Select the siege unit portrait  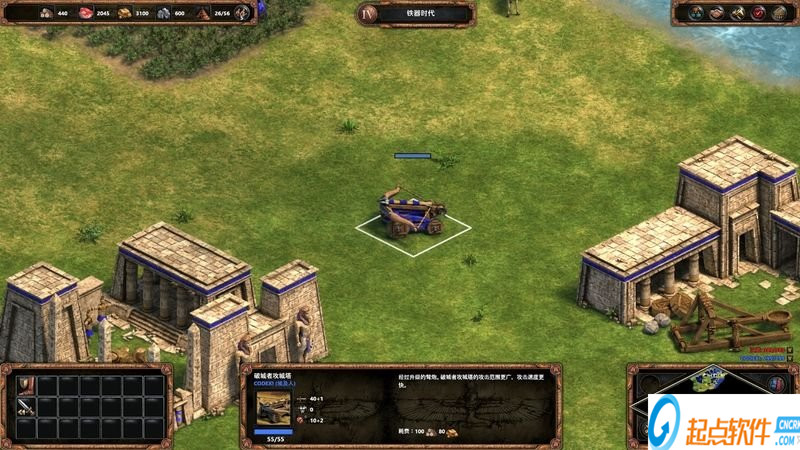click(x=273, y=408)
